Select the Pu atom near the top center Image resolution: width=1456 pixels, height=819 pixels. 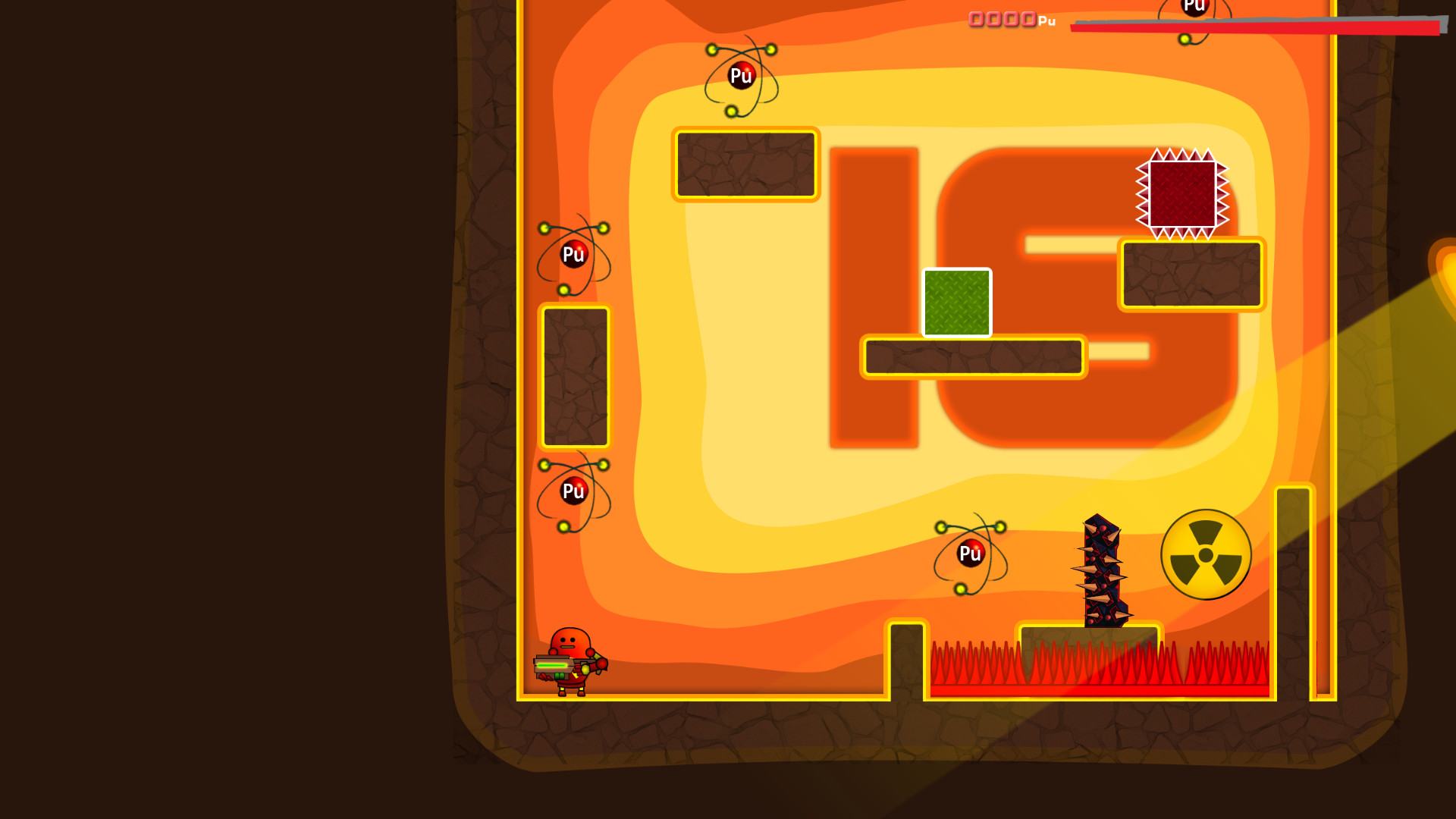tap(741, 74)
